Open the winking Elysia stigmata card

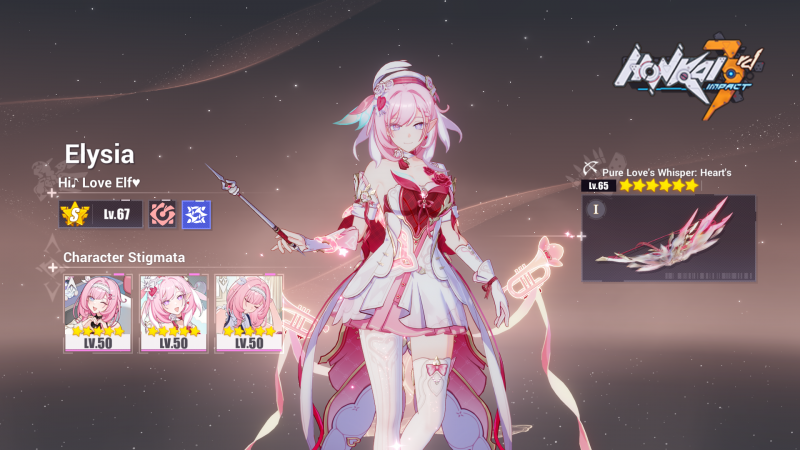[97, 312]
